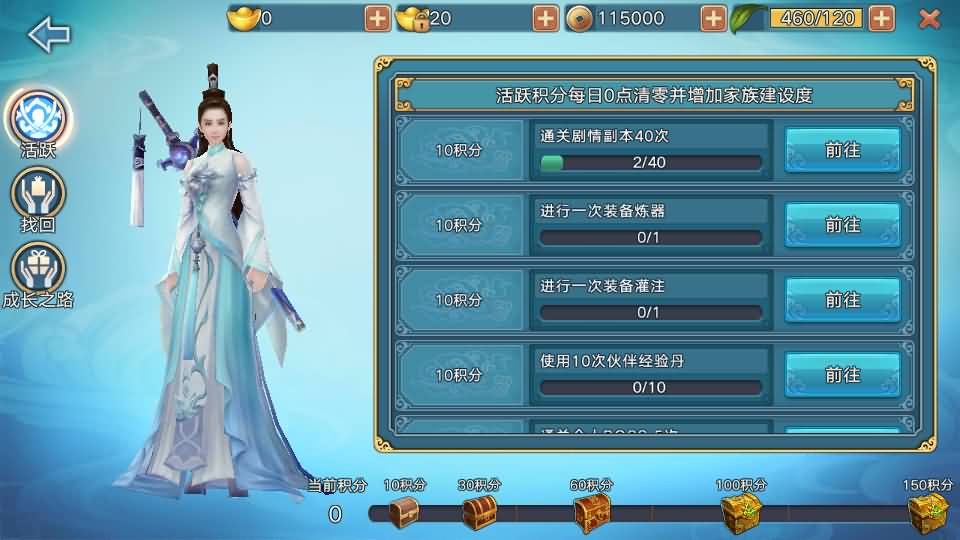Select the 成长之路 growth path tab

(38, 270)
